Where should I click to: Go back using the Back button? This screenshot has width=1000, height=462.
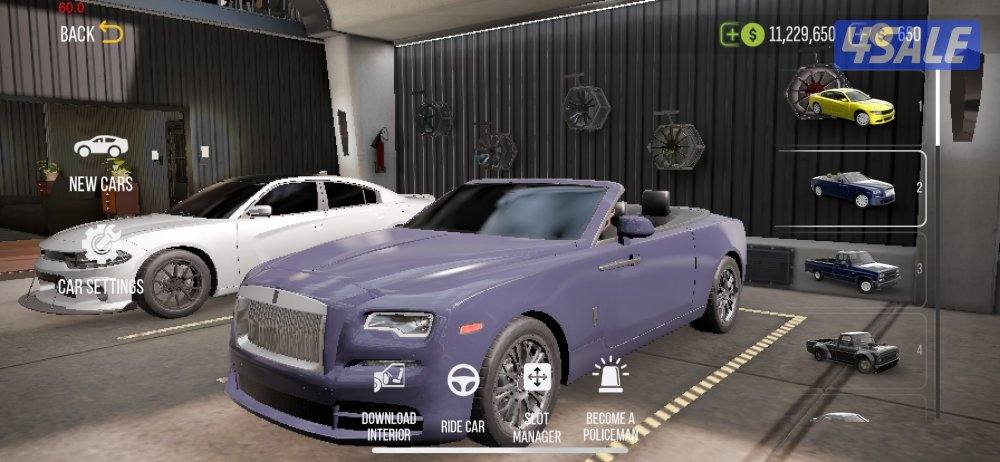pyautogui.click(x=91, y=33)
